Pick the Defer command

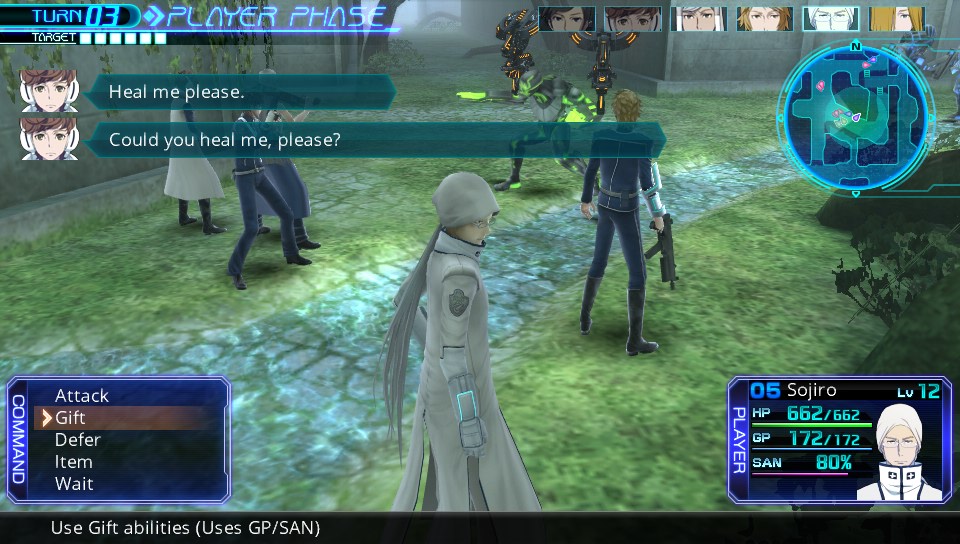tap(78, 440)
